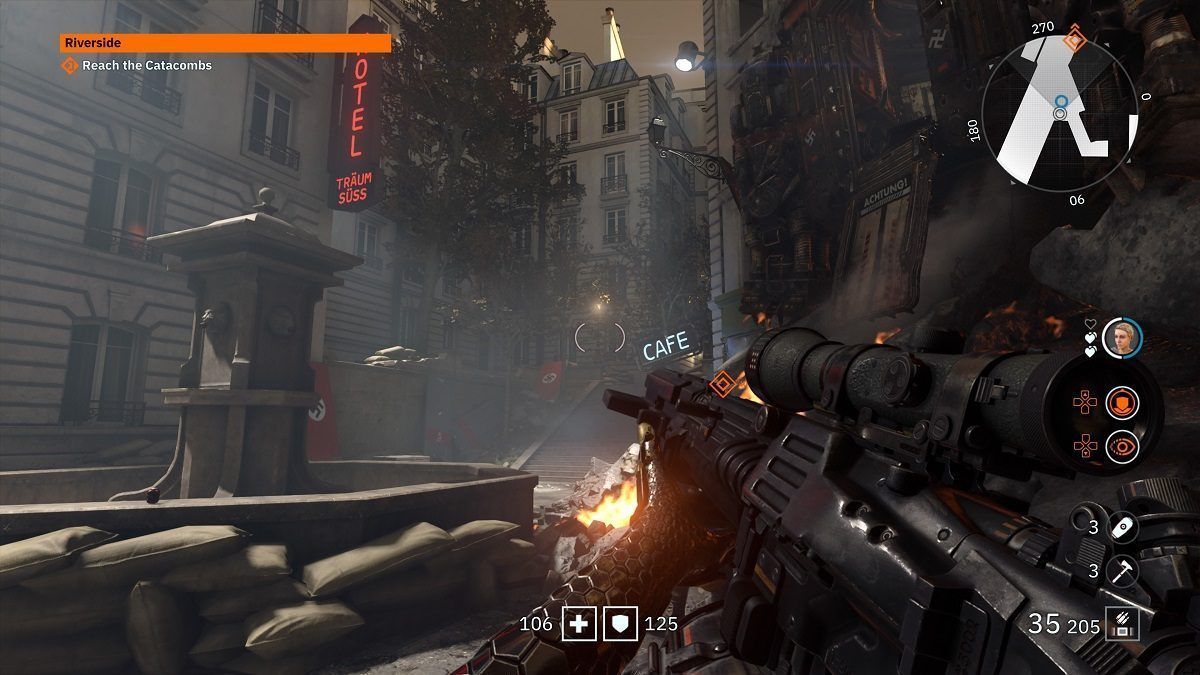The height and width of the screenshot is (675, 1200).
Task: Click the health cross icon
Action: (577, 624)
